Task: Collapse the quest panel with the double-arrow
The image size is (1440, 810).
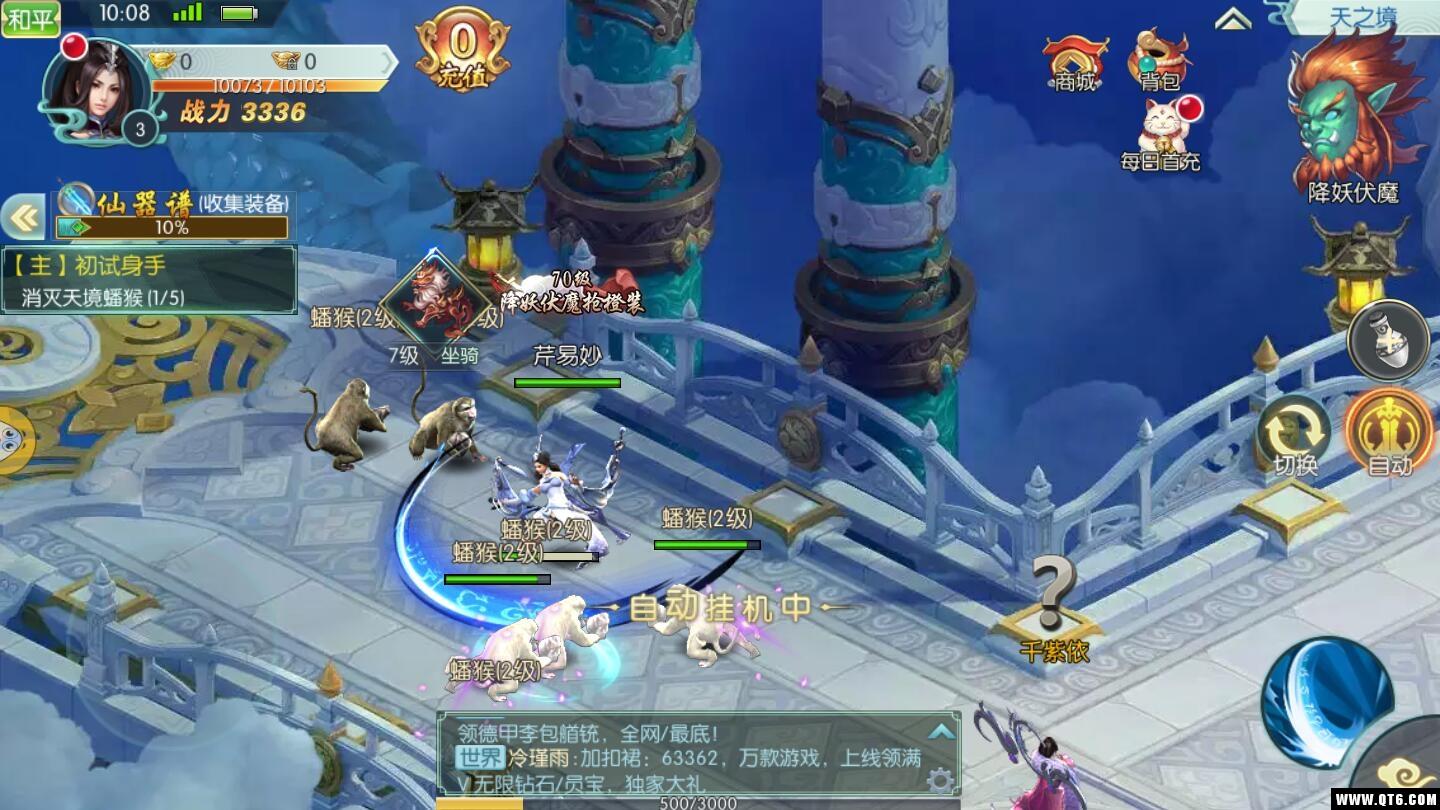Action: pos(22,217)
